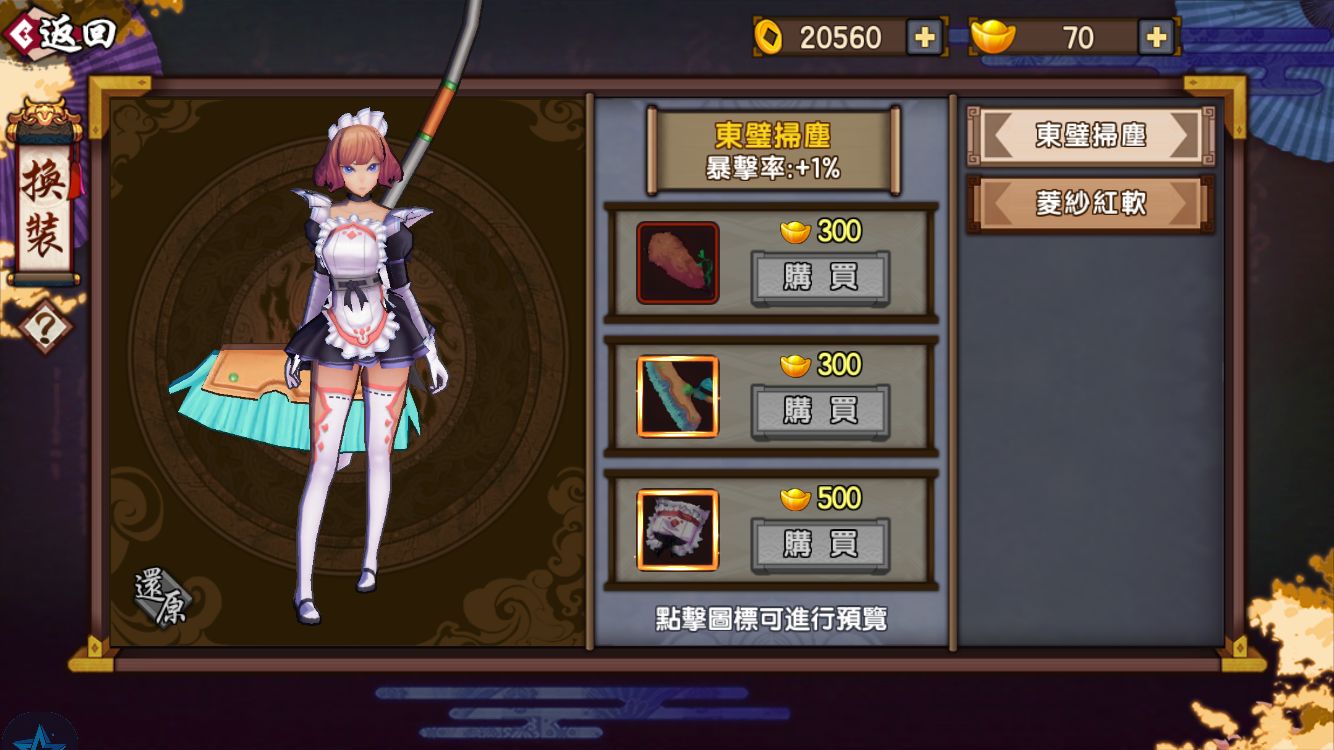Screen dimensions: 1334x750
Task: Select the 菱紗紅軟 outfit category
Action: tap(1087, 201)
